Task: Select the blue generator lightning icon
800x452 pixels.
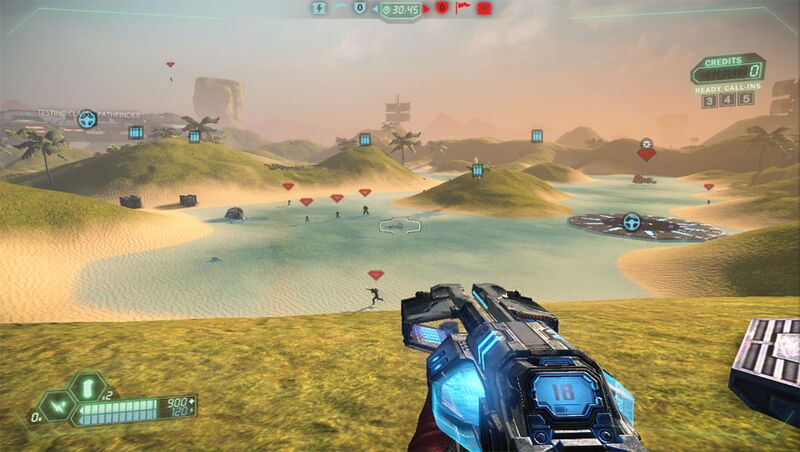Action: [x=320, y=8]
